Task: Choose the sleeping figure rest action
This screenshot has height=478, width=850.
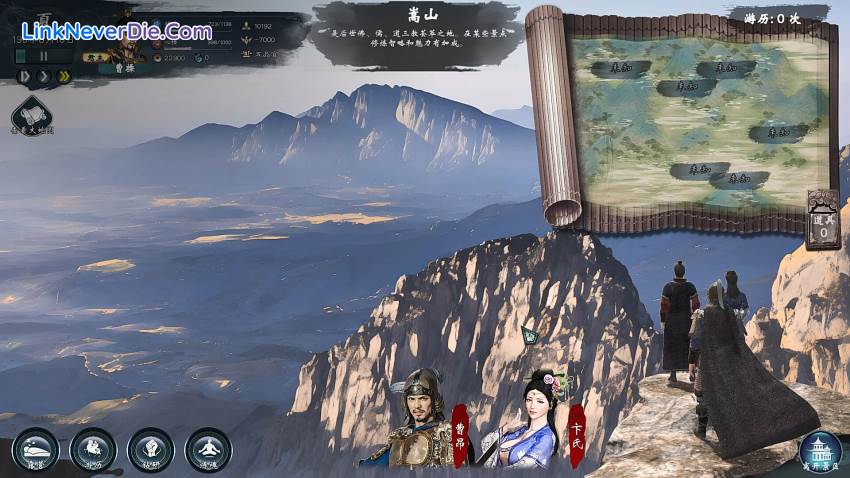Action: pos(35,447)
